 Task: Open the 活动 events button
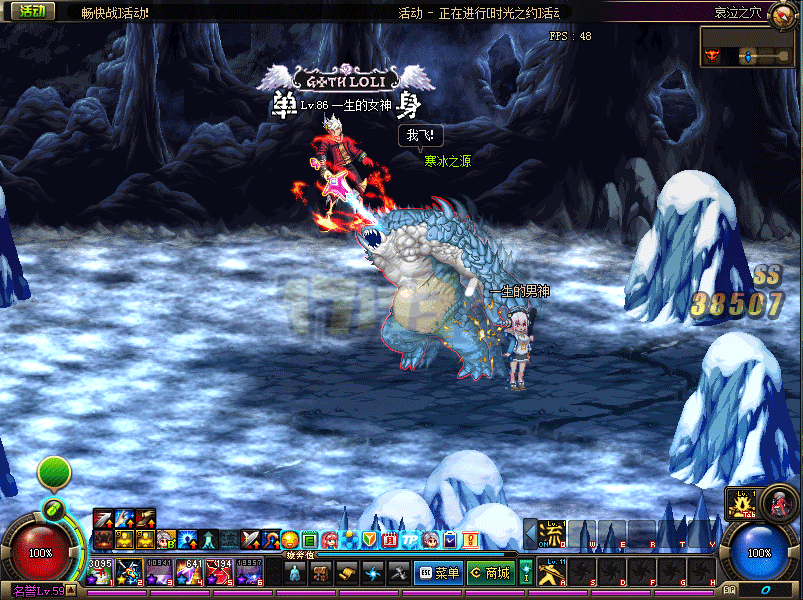[31, 11]
